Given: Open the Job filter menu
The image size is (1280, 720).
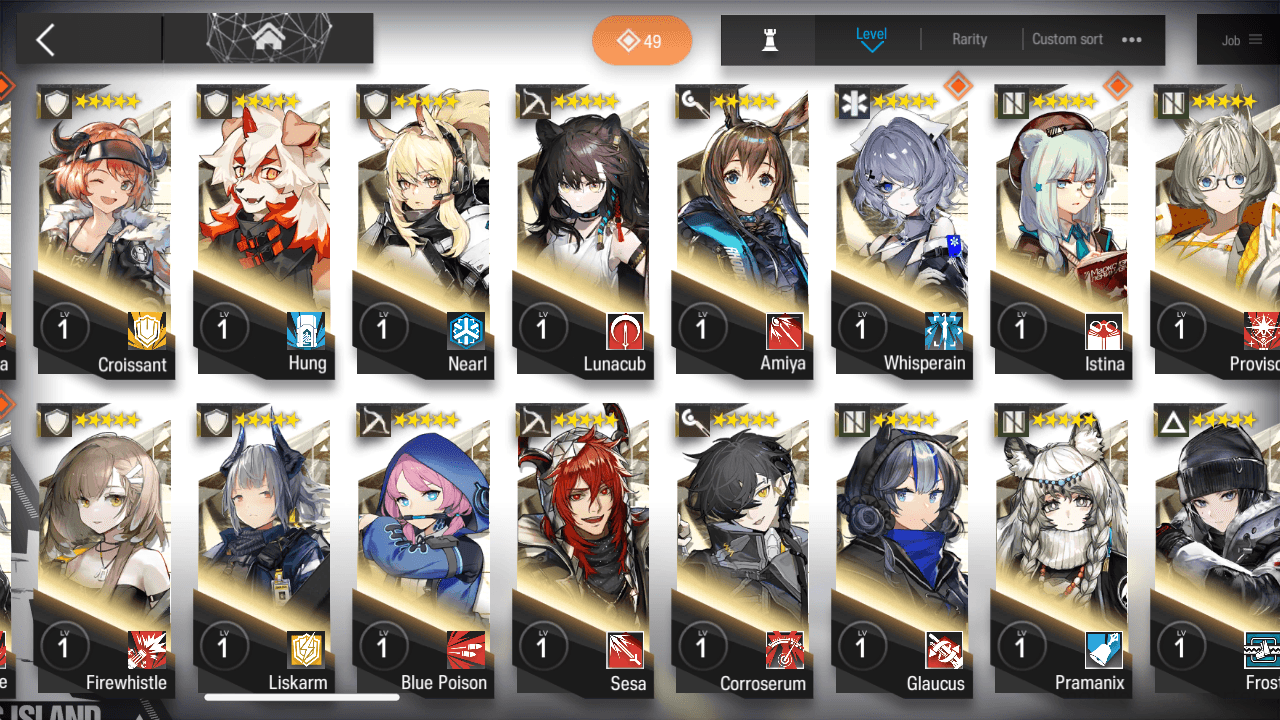Looking at the screenshot, I should point(1241,40).
